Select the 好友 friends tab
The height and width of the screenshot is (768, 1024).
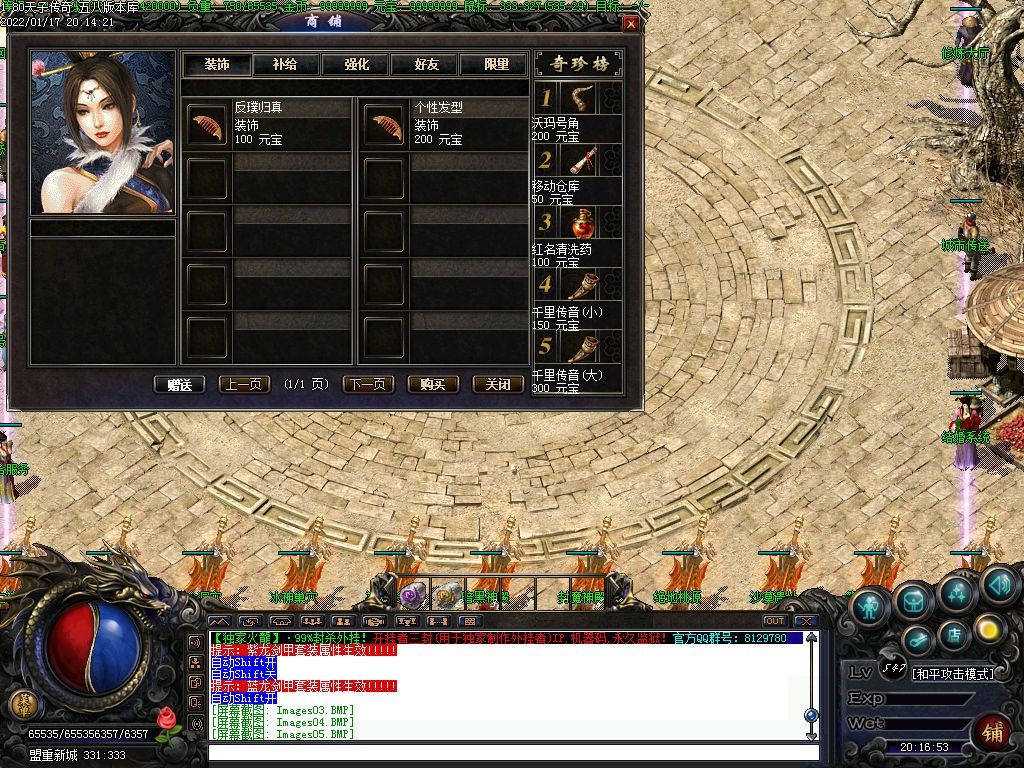[426, 64]
